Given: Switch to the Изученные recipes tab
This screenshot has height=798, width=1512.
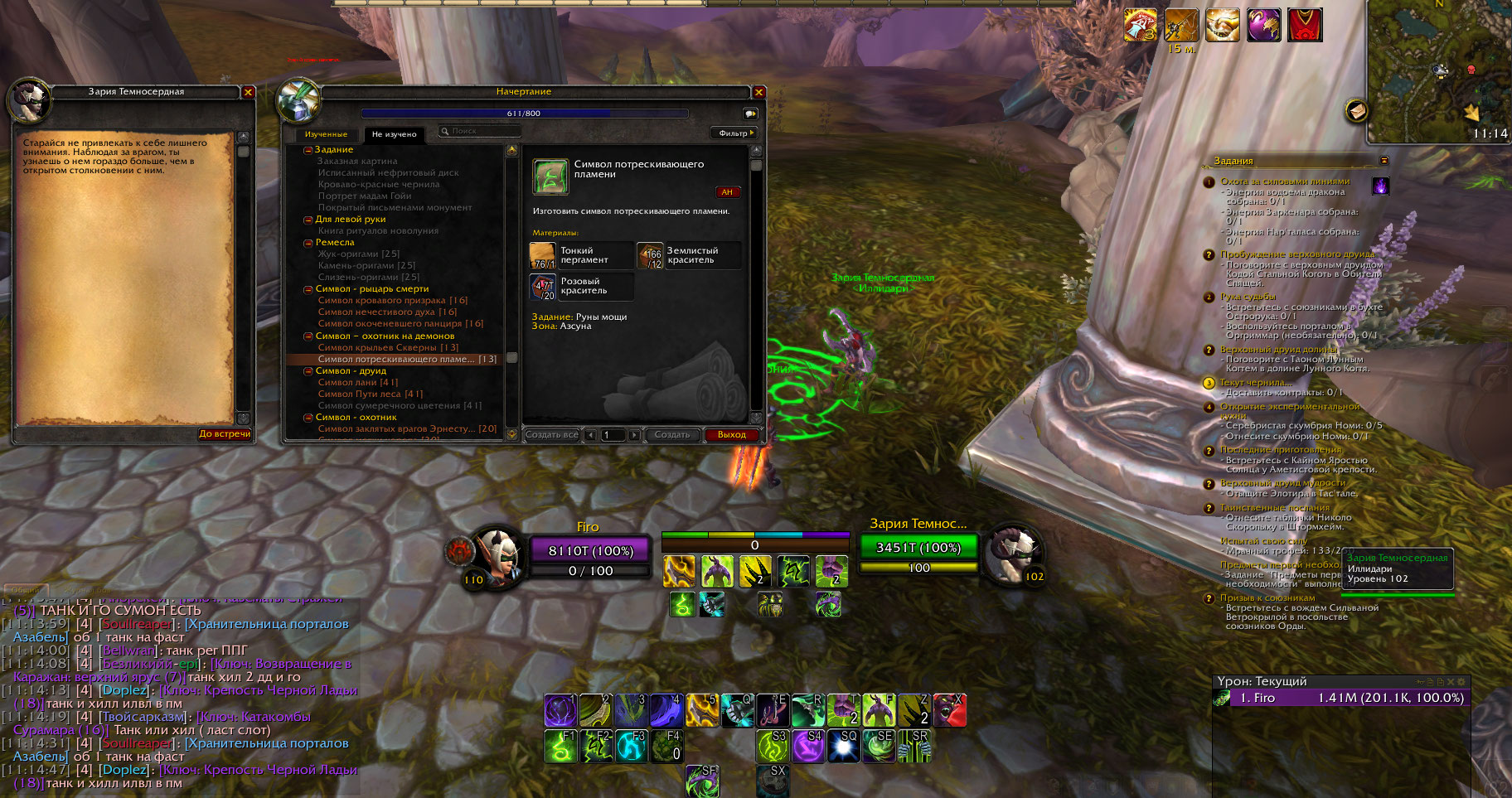Looking at the screenshot, I should click(326, 134).
